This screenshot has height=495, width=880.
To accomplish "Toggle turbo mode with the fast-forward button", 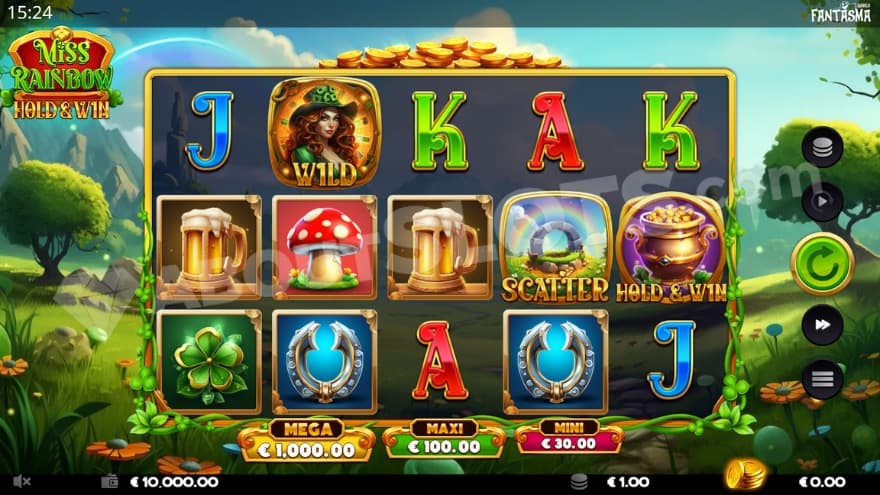I will tap(822, 325).
